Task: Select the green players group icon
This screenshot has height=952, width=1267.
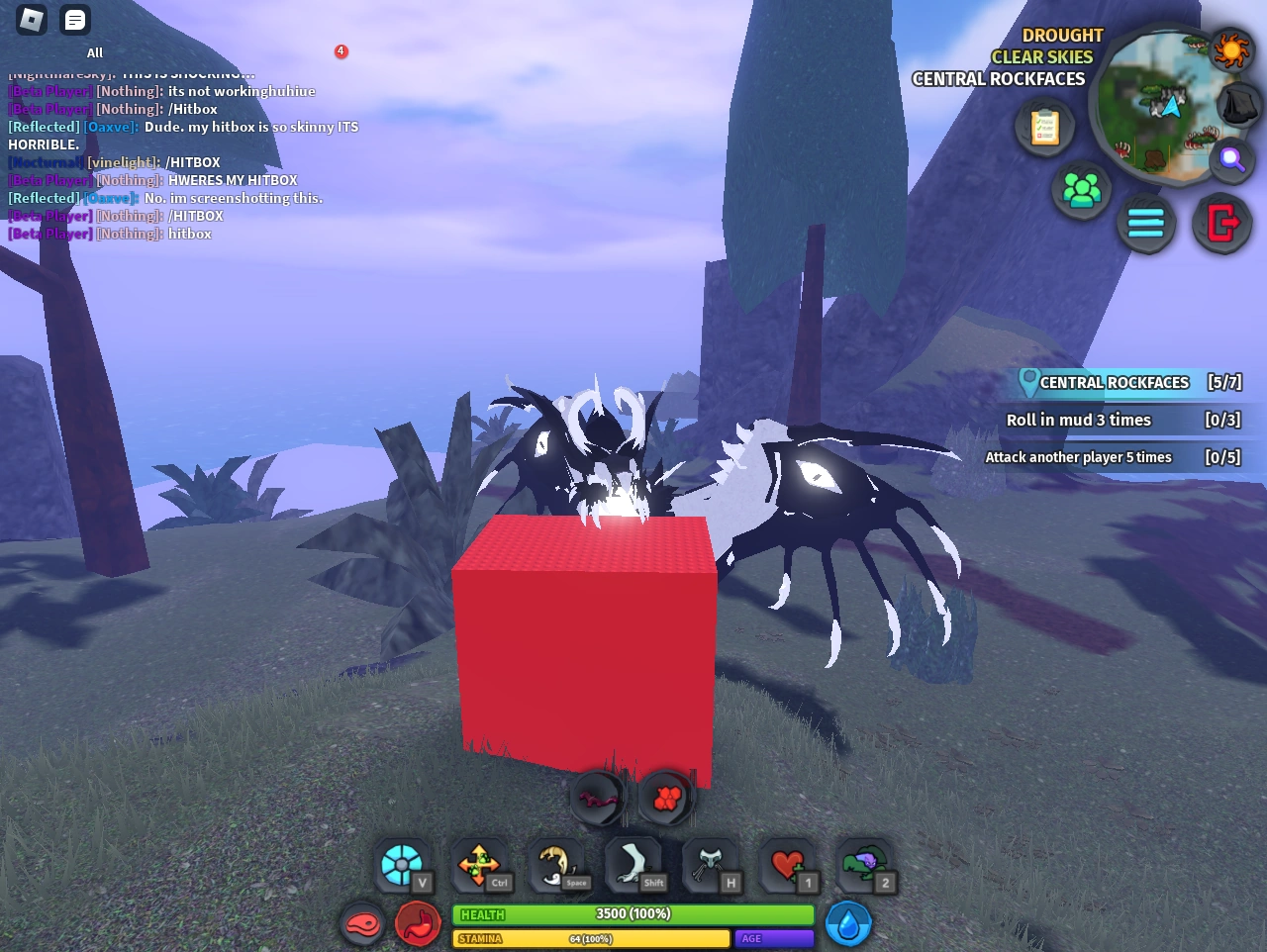Action: click(x=1081, y=190)
